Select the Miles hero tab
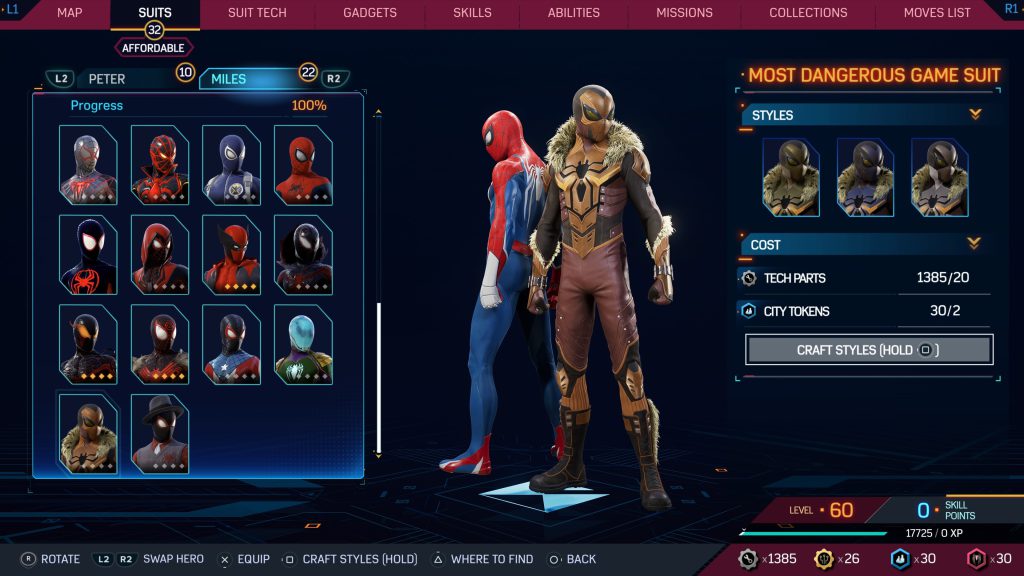Screen dimensions: 1024x576 [x=228, y=79]
